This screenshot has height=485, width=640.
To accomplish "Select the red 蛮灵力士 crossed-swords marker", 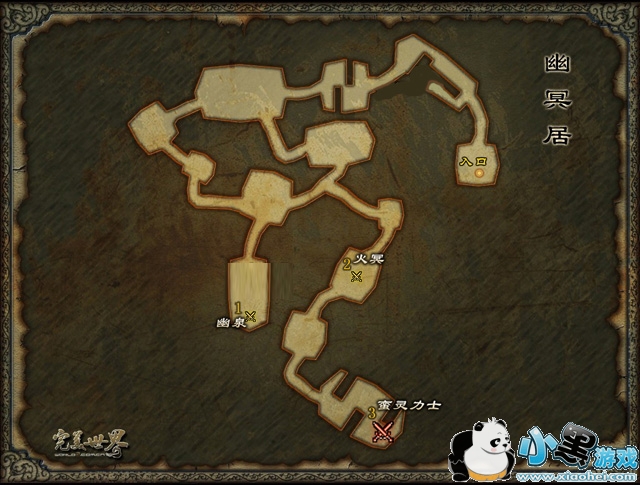I will (382, 431).
